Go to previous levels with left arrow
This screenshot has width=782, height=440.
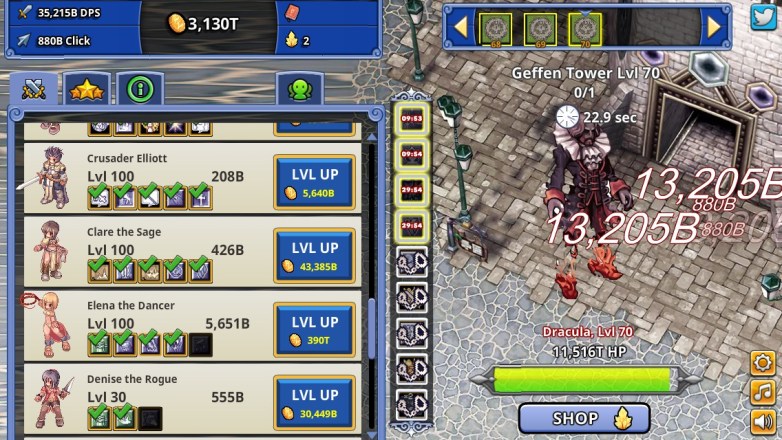[461, 27]
